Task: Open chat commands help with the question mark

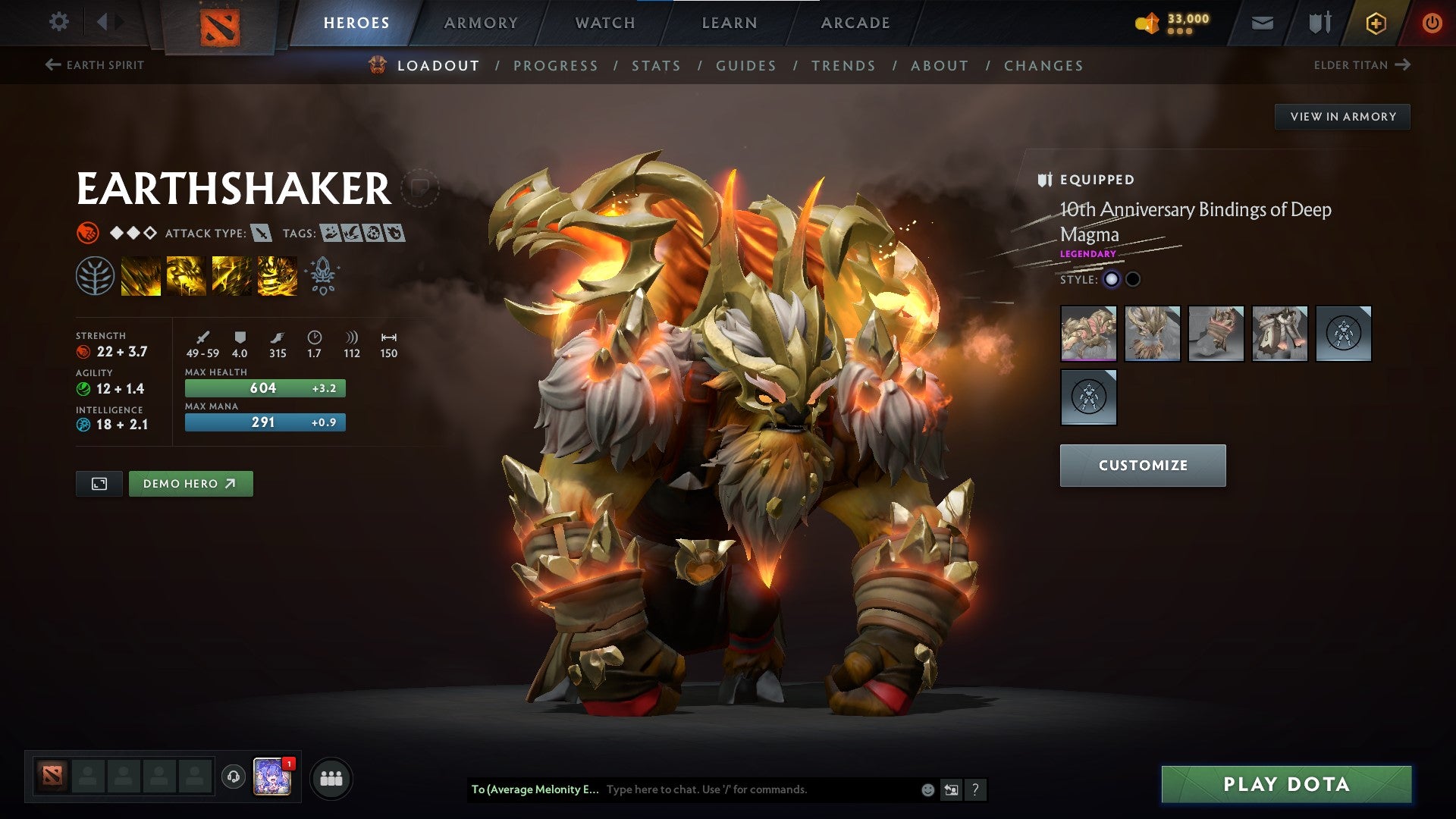Action: [x=974, y=789]
